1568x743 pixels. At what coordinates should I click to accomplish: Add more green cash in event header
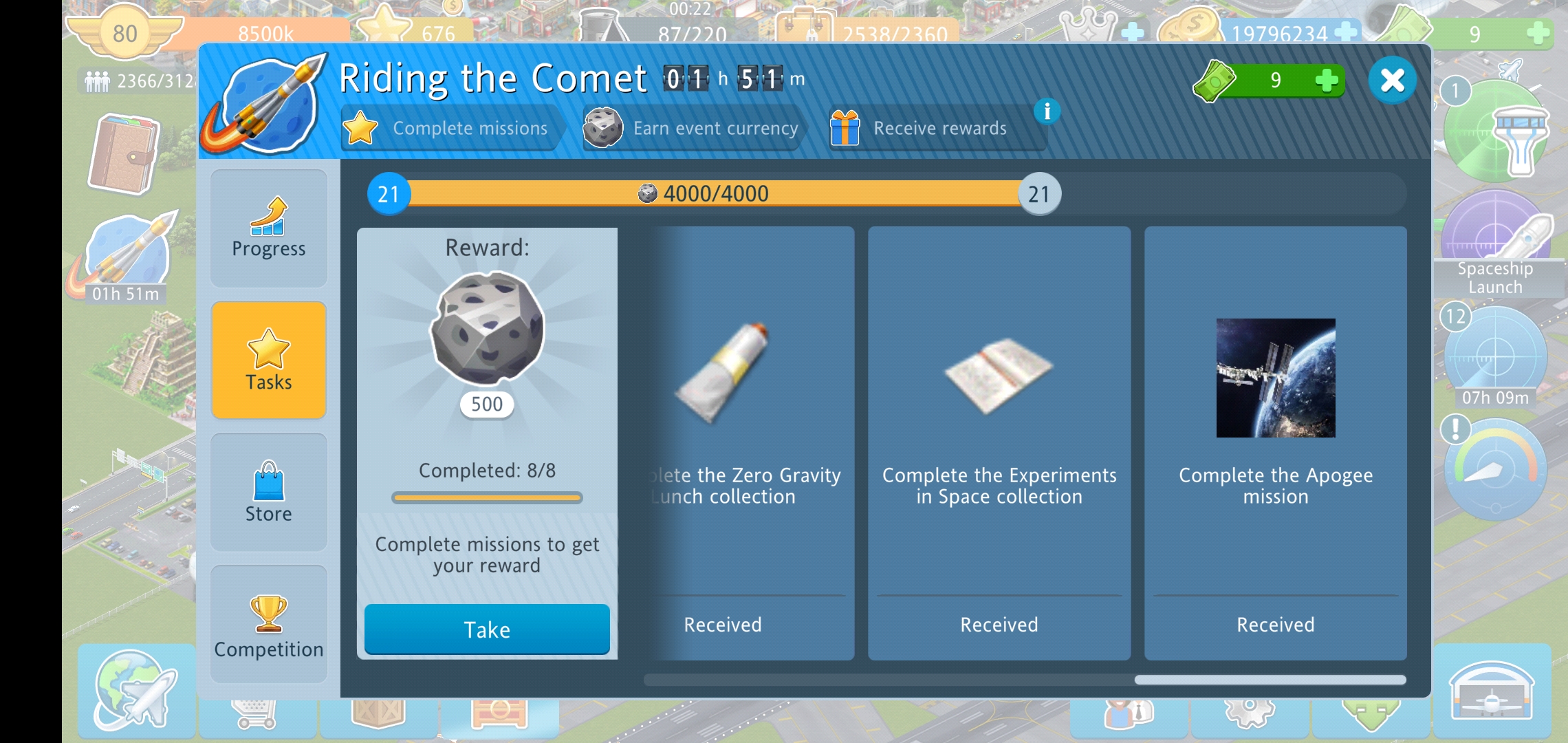click(1326, 80)
